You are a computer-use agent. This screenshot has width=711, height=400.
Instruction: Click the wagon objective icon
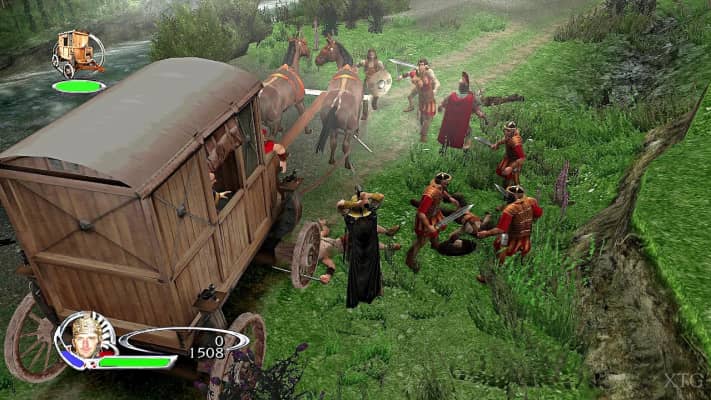tap(79, 53)
